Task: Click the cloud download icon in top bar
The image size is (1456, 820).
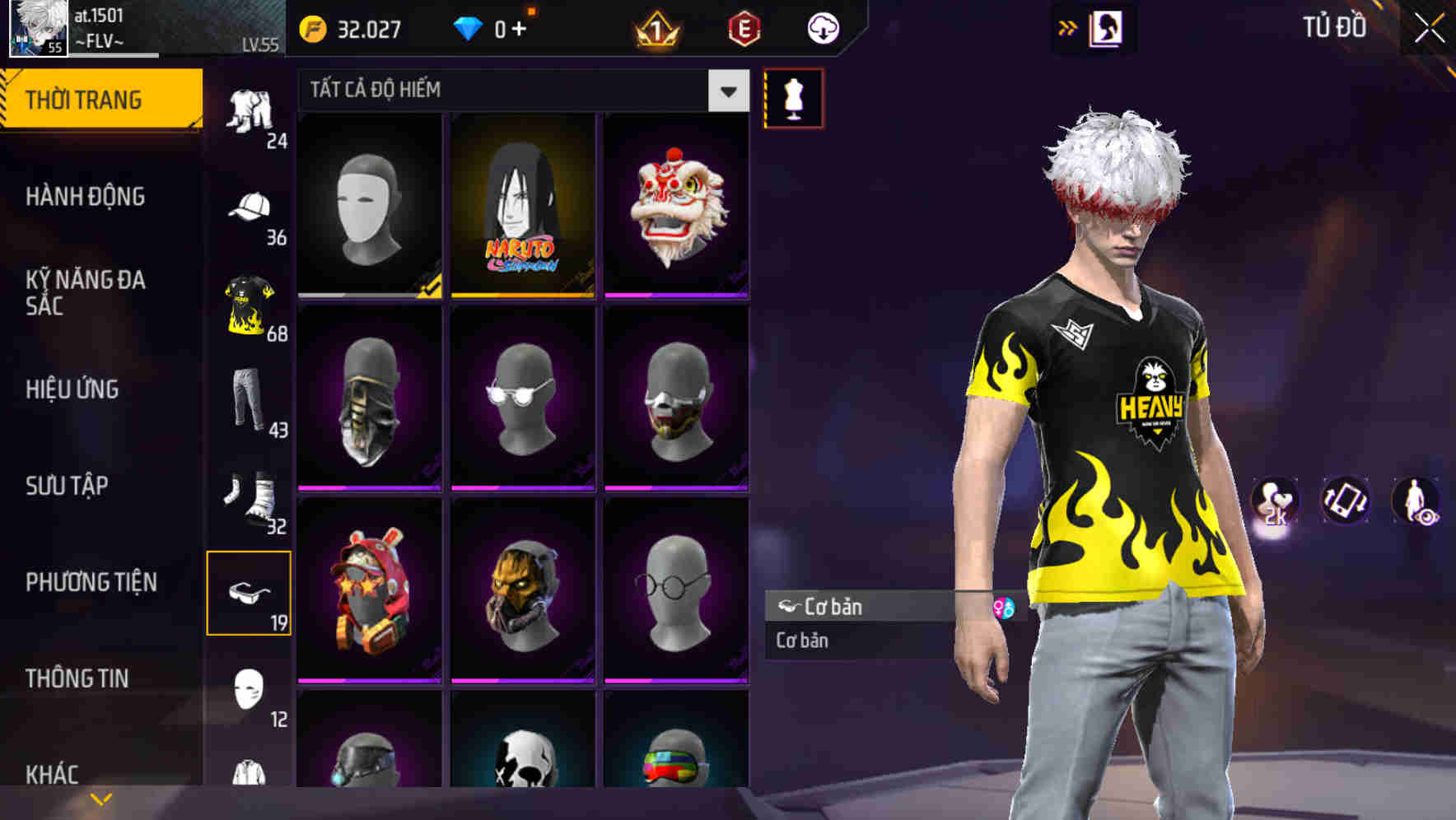Action: coord(824,27)
